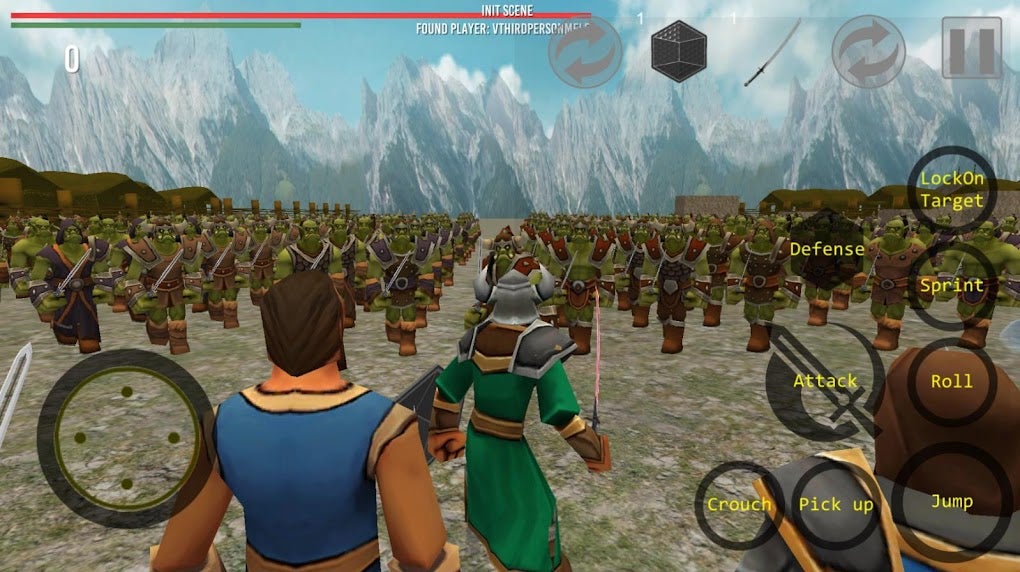Use the Pick up button
Viewport: 1020px width, 572px height.
tap(835, 505)
